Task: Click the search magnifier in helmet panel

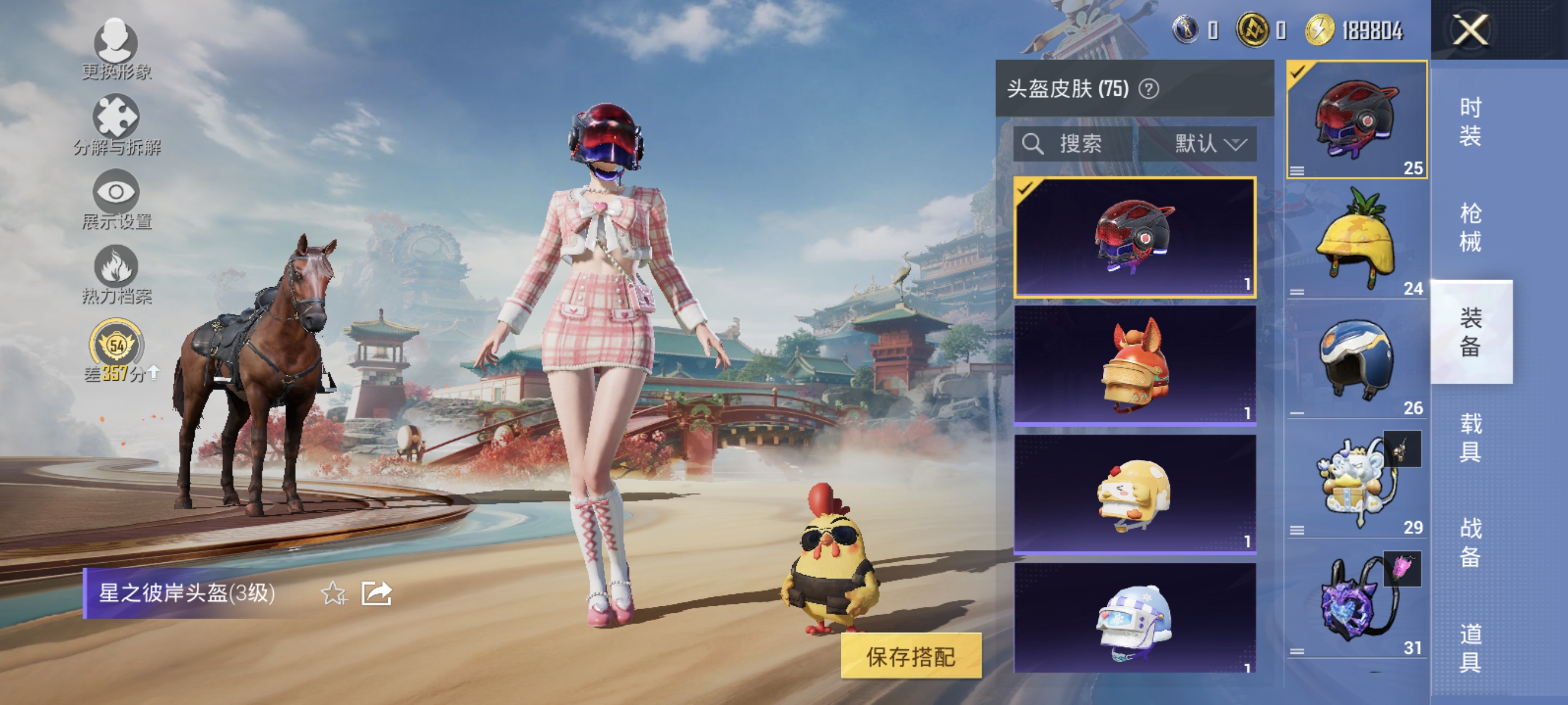Action: click(x=1035, y=144)
